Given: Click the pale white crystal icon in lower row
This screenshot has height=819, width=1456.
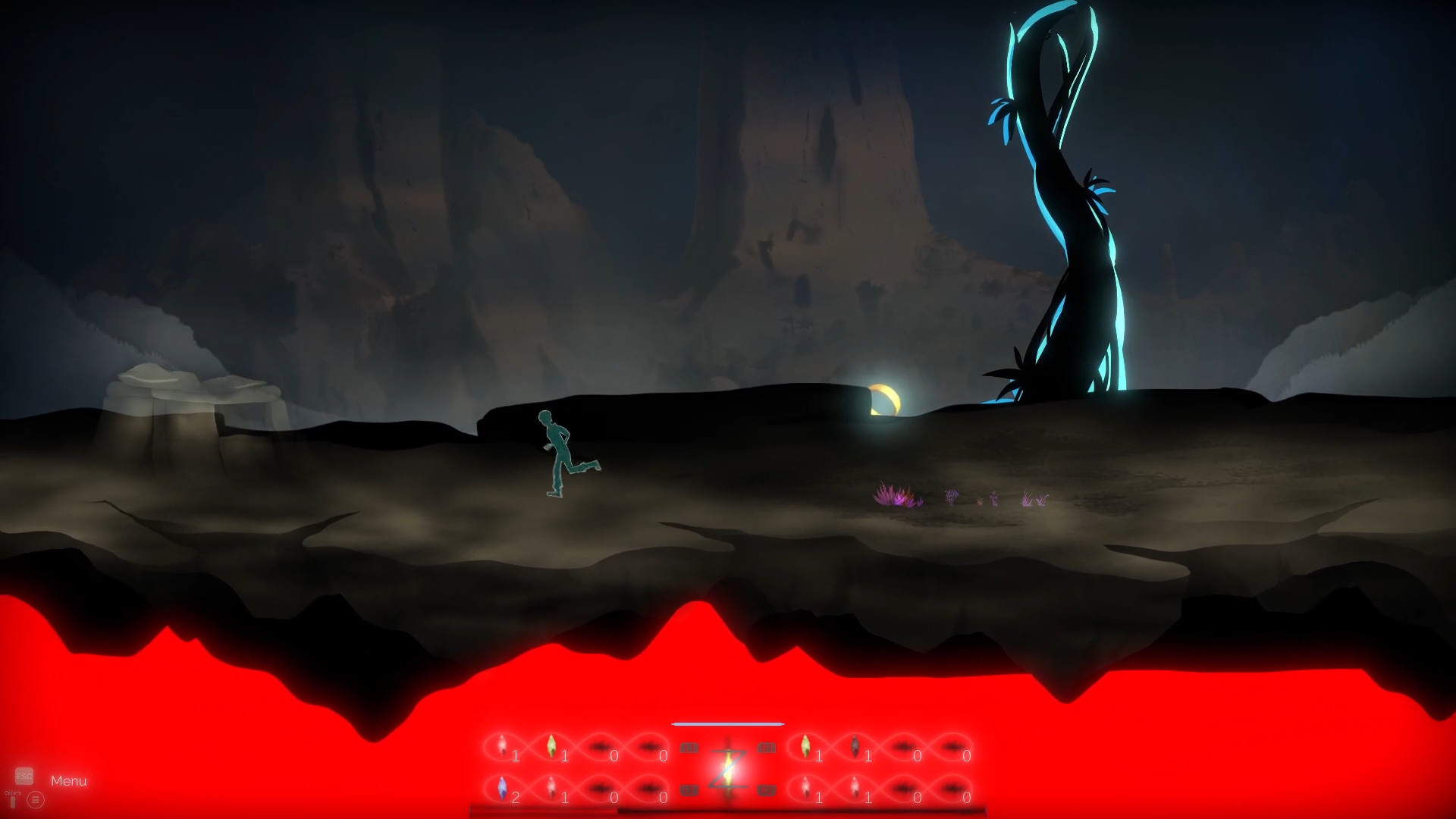Looking at the screenshot, I should click(x=551, y=789).
